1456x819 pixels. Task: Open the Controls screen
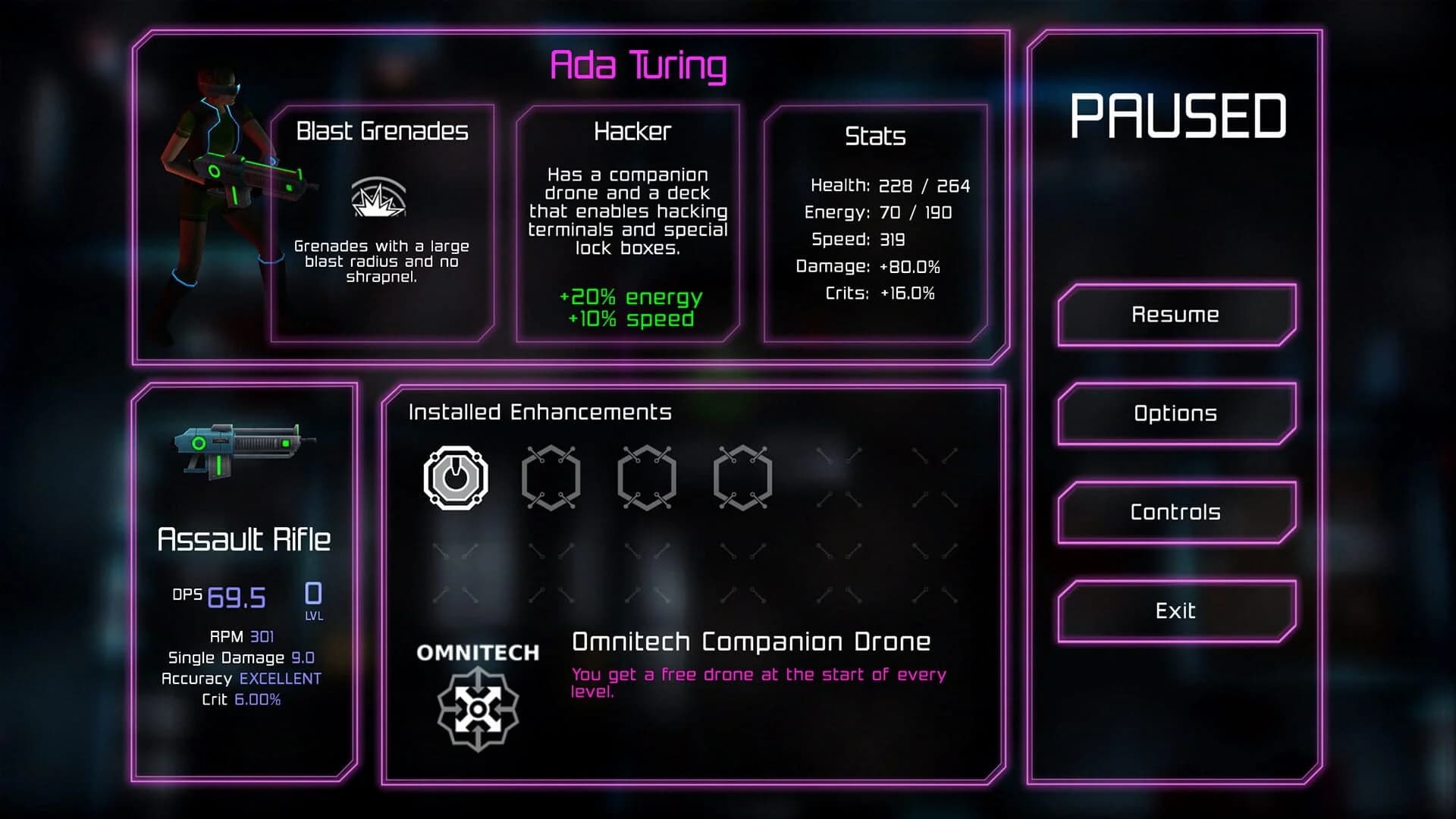[1175, 512]
